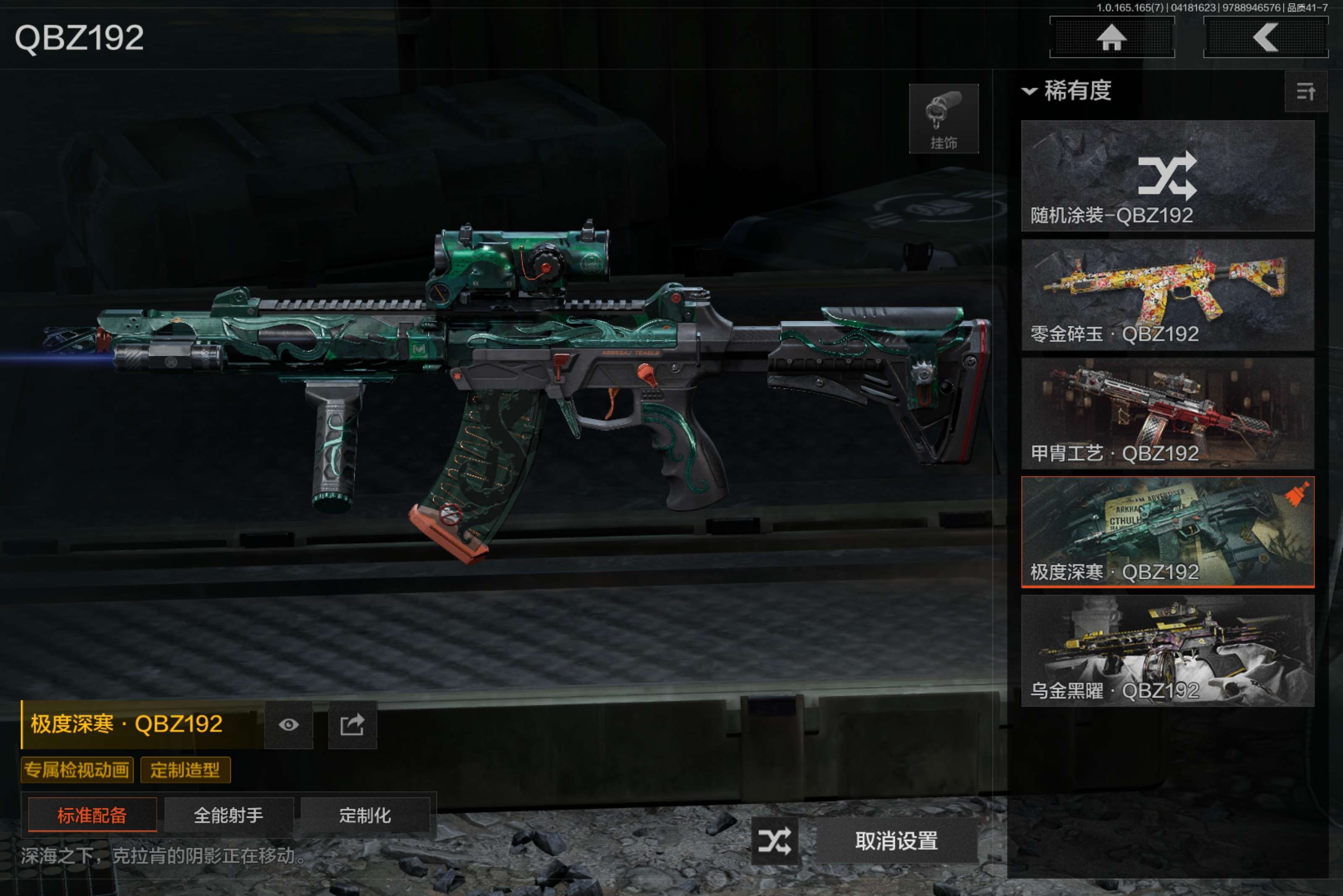The image size is (1343, 896).
Task: Show the 专属检视动画 tag details
Action: [77, 770]
